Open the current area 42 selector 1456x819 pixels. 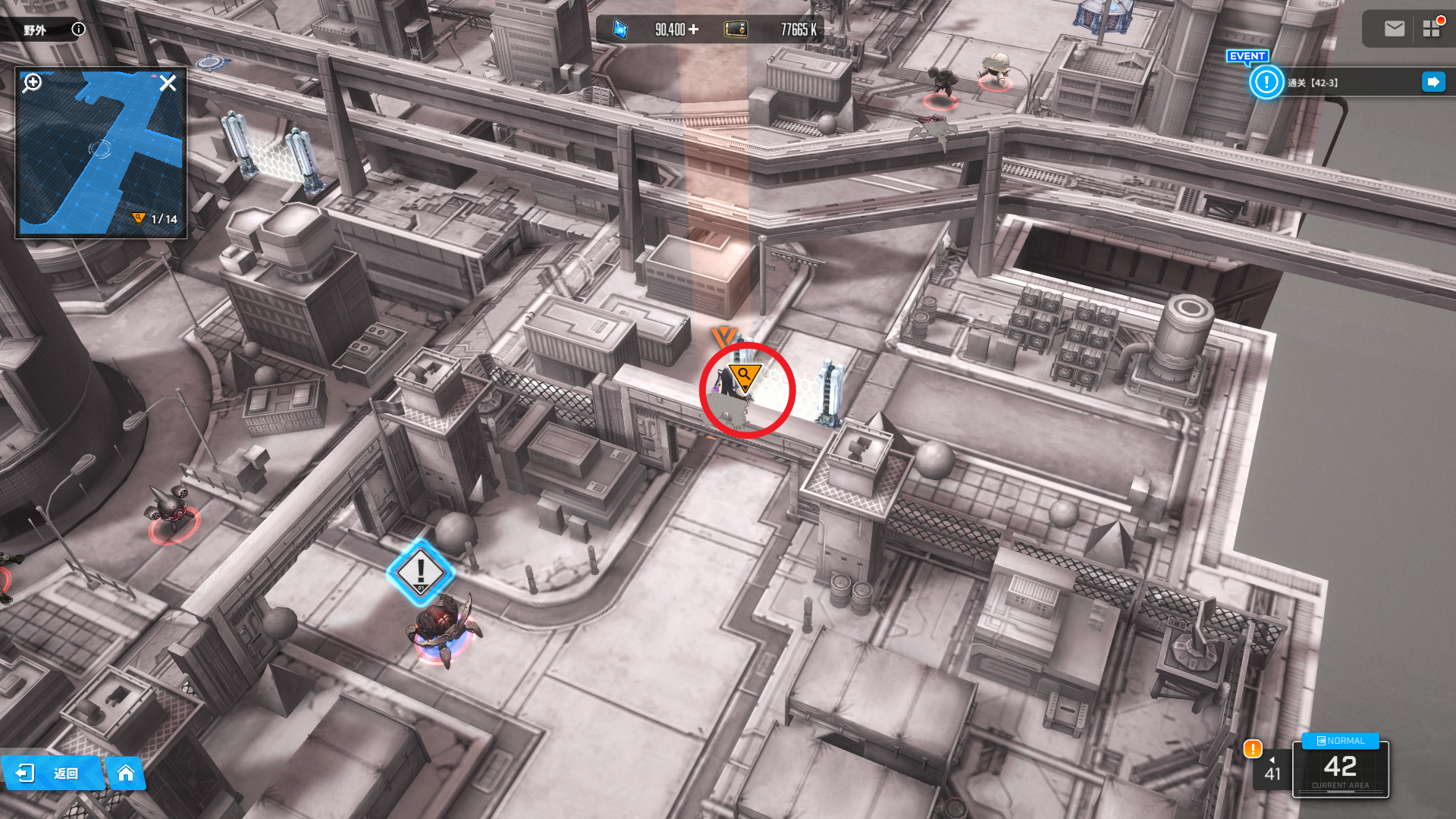1340,768
